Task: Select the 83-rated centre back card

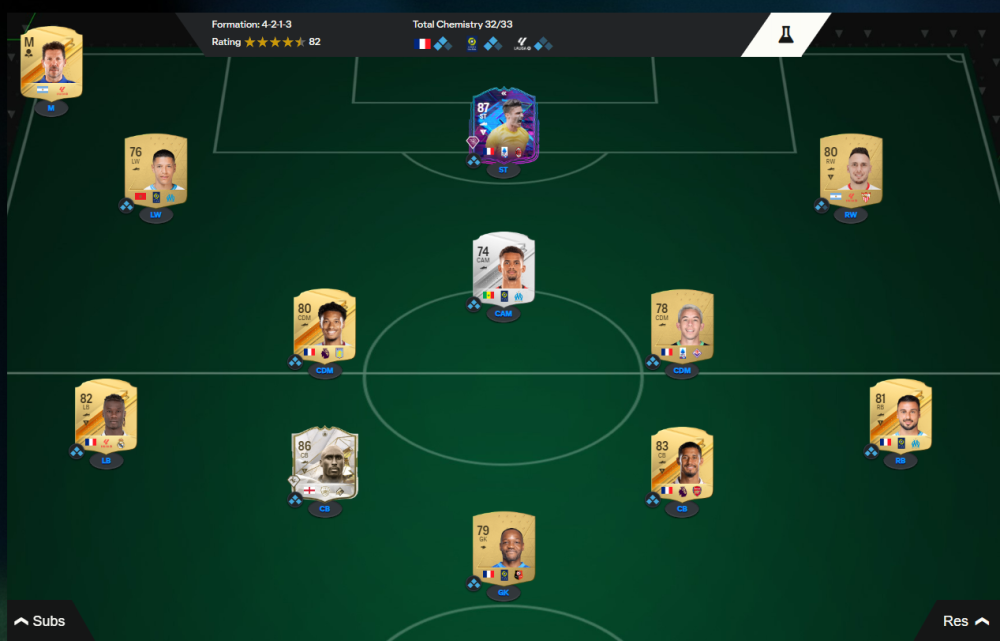Action: click(682, 463)
